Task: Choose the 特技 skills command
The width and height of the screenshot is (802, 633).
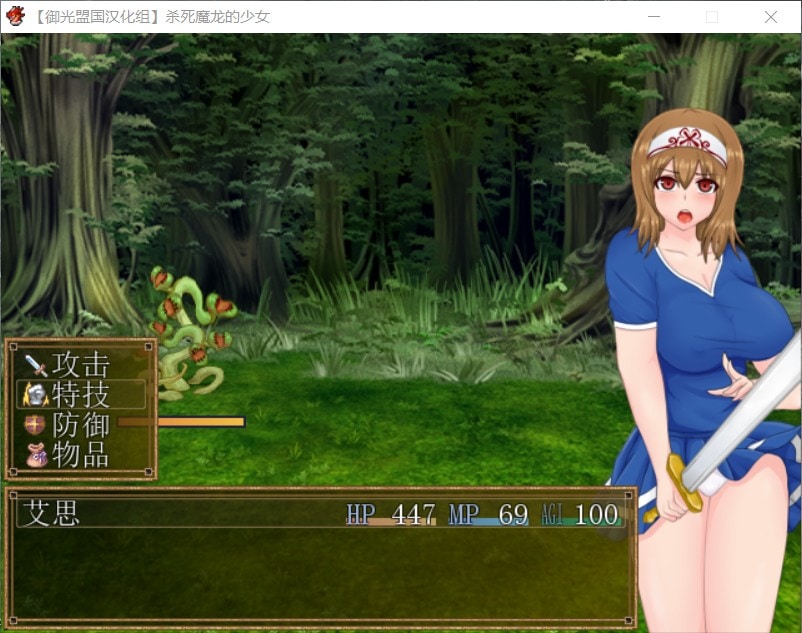Action: coord(80,394)
